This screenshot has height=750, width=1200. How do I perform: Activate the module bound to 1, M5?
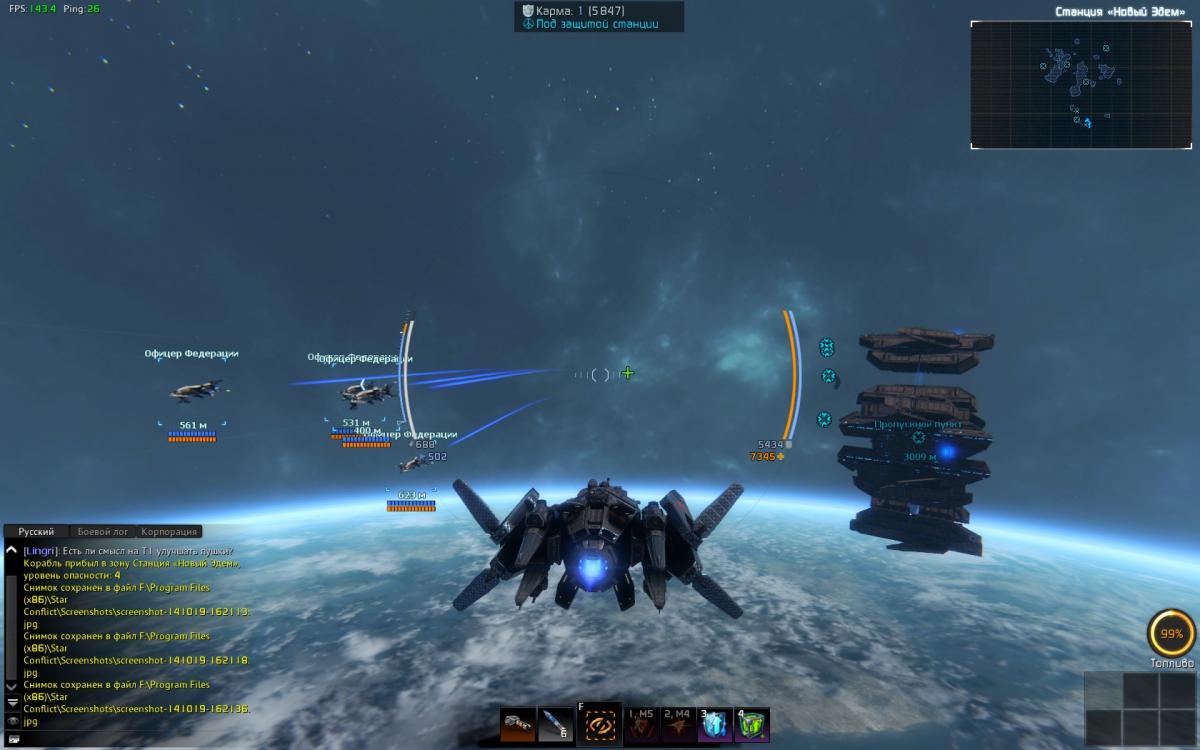click(x=640, y=725)
